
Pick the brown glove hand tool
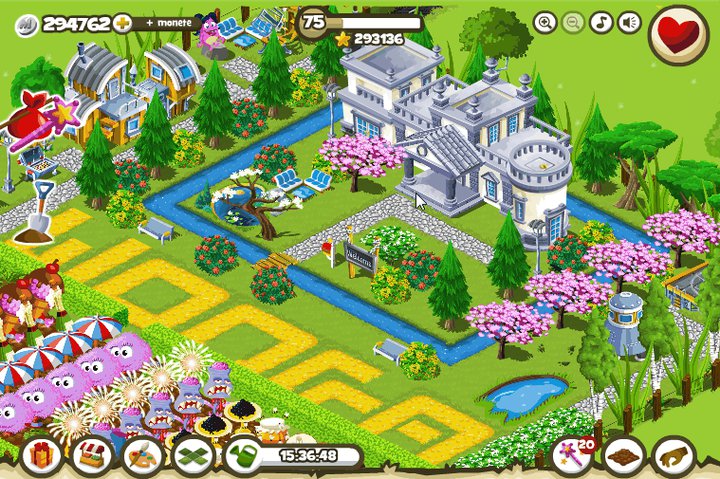pyautogui.click(x=675, y=456)
